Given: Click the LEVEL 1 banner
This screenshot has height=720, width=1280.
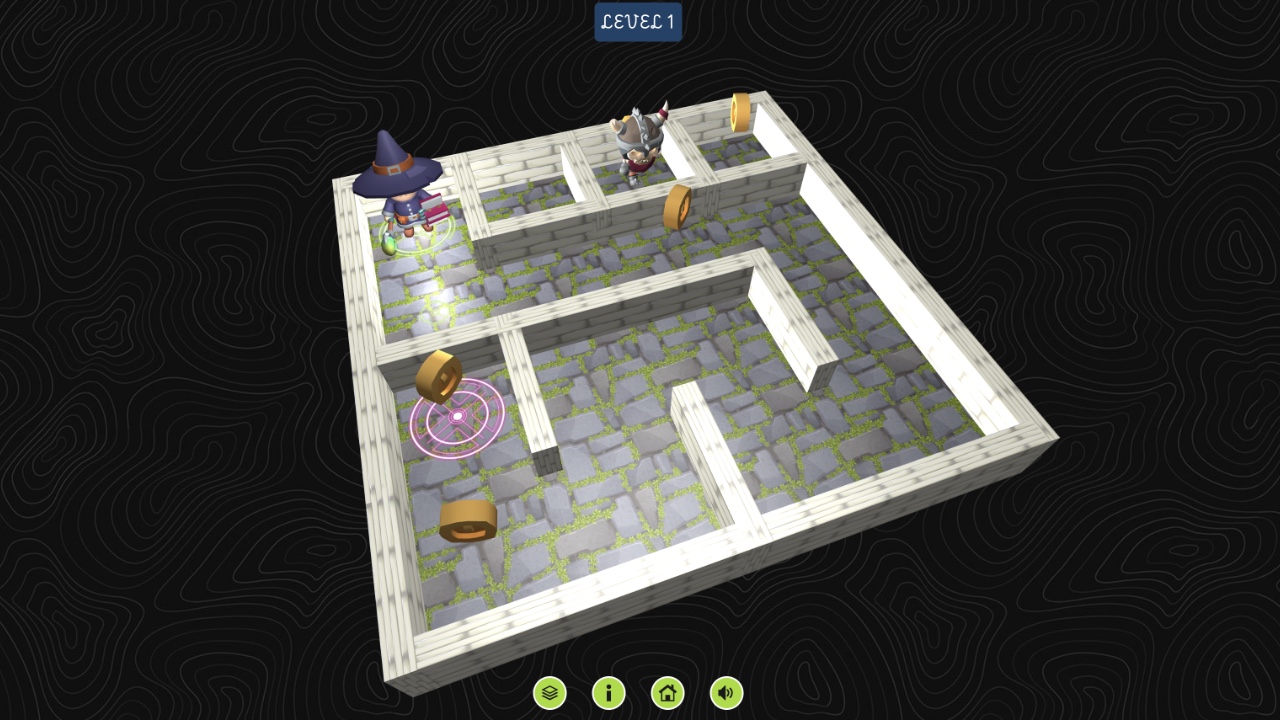Looking at the screenshot, I should [x=637, y=22].
